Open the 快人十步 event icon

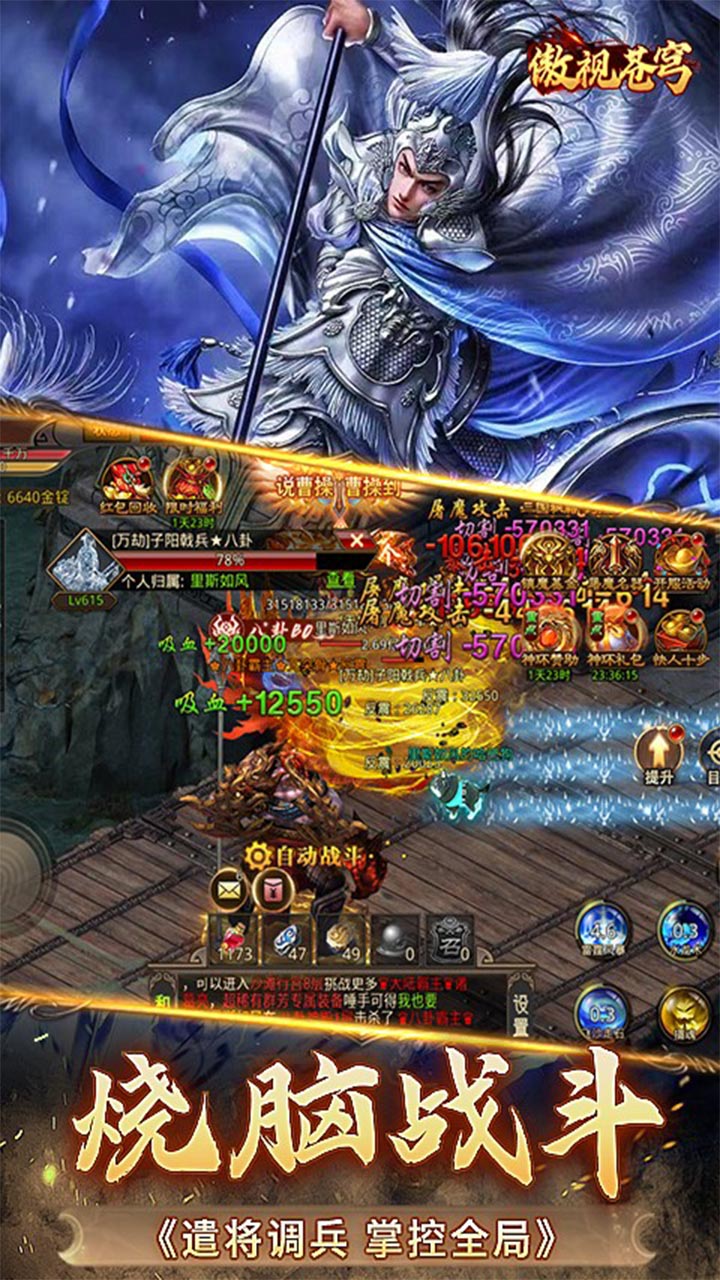click(x=683, y=630)
